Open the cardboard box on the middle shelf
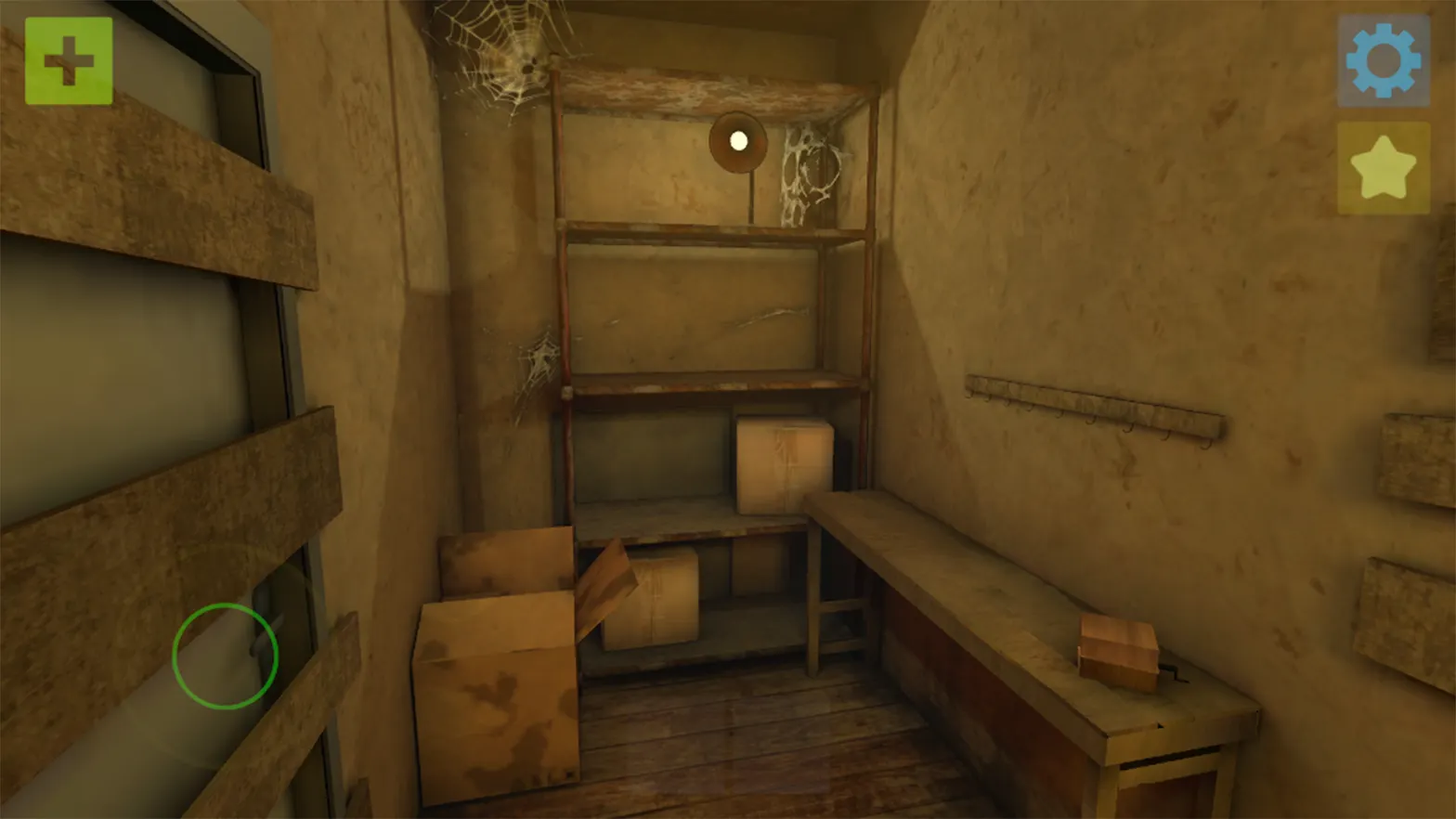 (785, 464)
